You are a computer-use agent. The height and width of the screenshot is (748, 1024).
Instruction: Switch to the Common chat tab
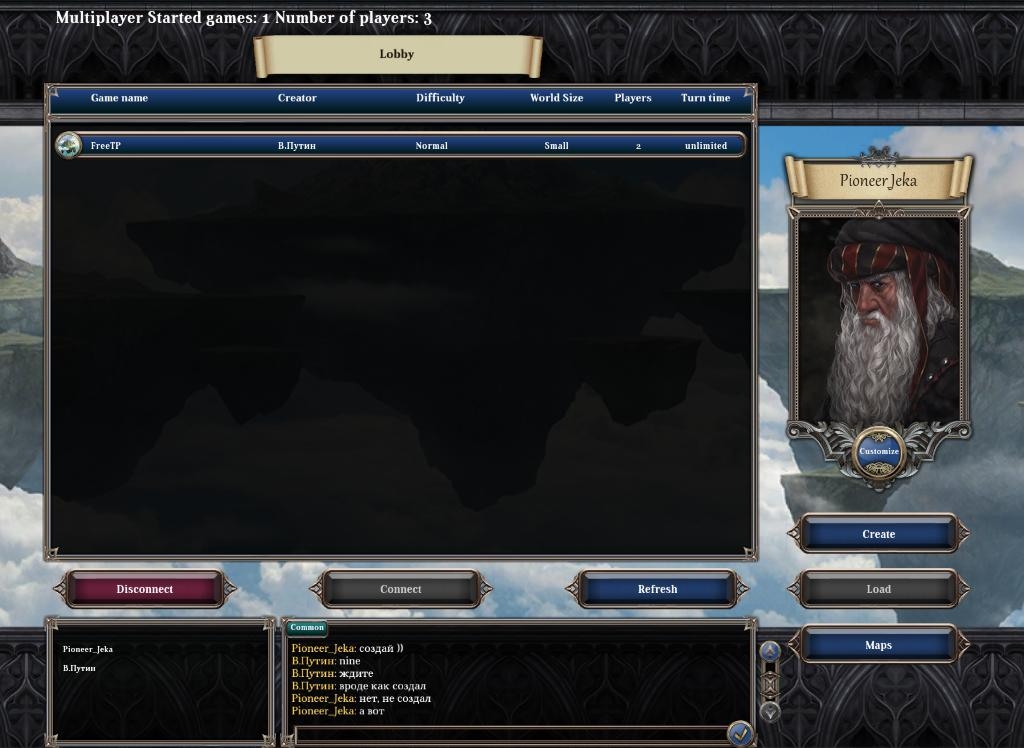click(x=307, y=628)
